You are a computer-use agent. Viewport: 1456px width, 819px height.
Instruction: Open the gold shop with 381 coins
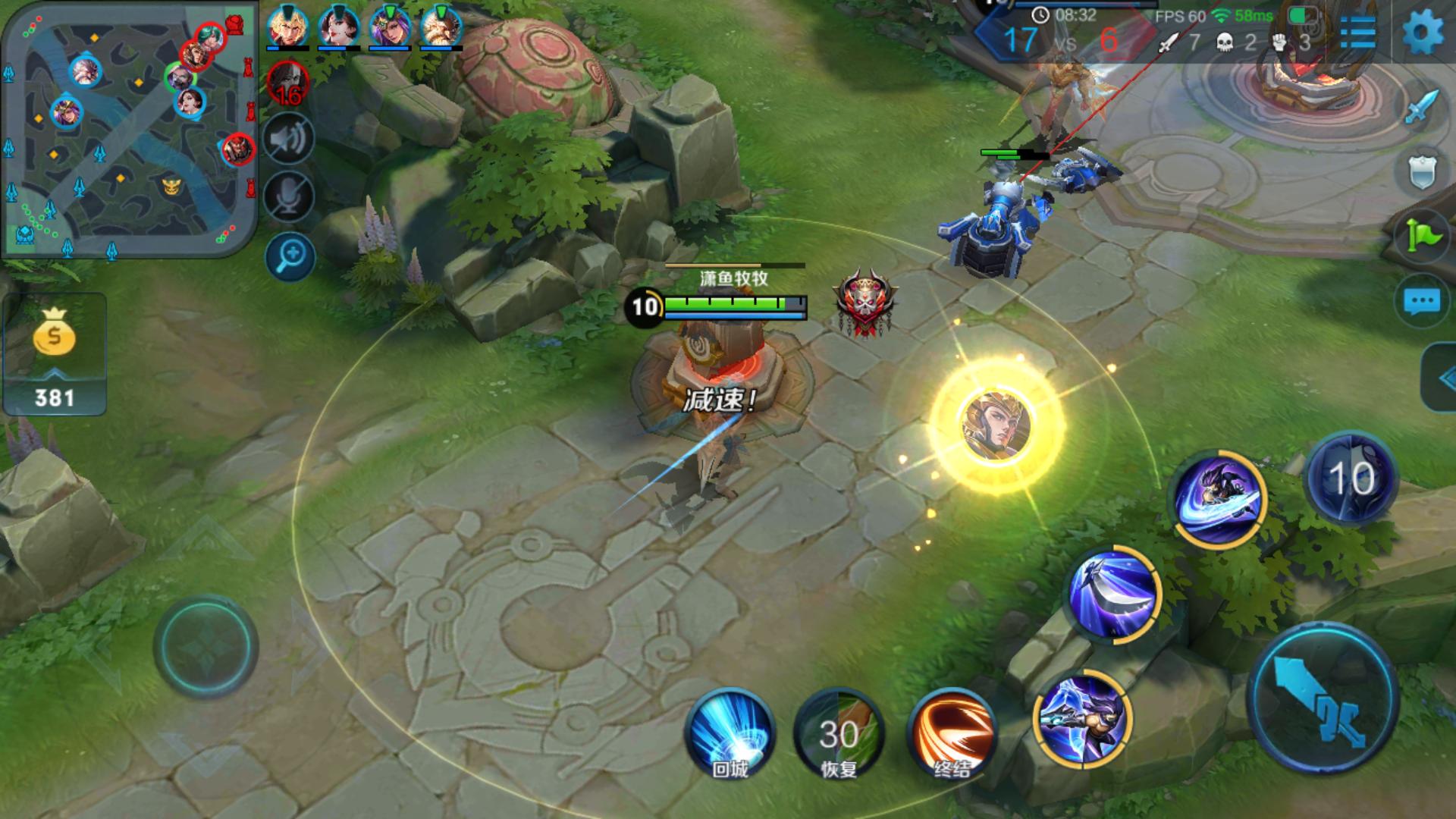(x=54, y=354)
